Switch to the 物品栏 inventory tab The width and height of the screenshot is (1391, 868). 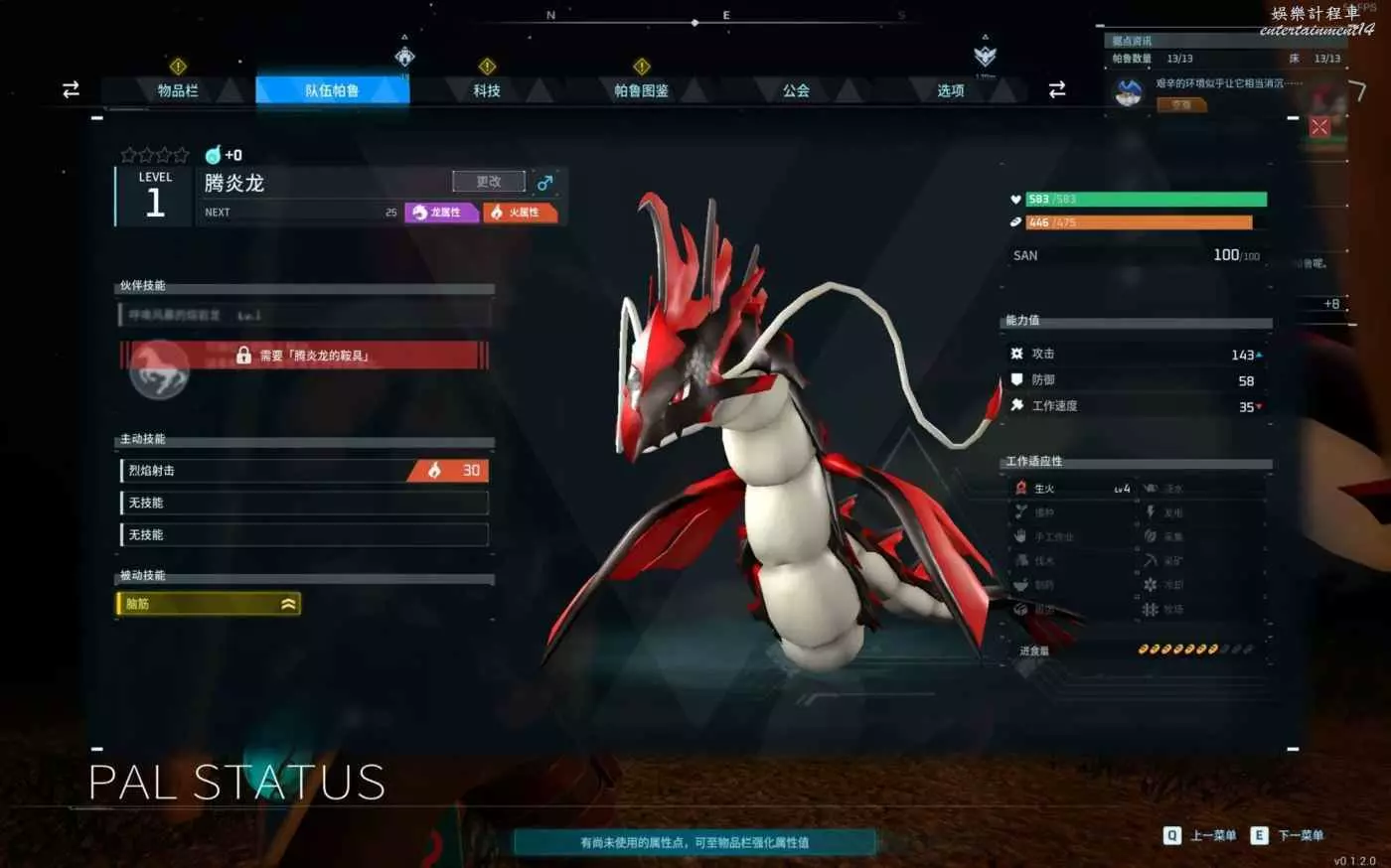(x=178, y=90)
